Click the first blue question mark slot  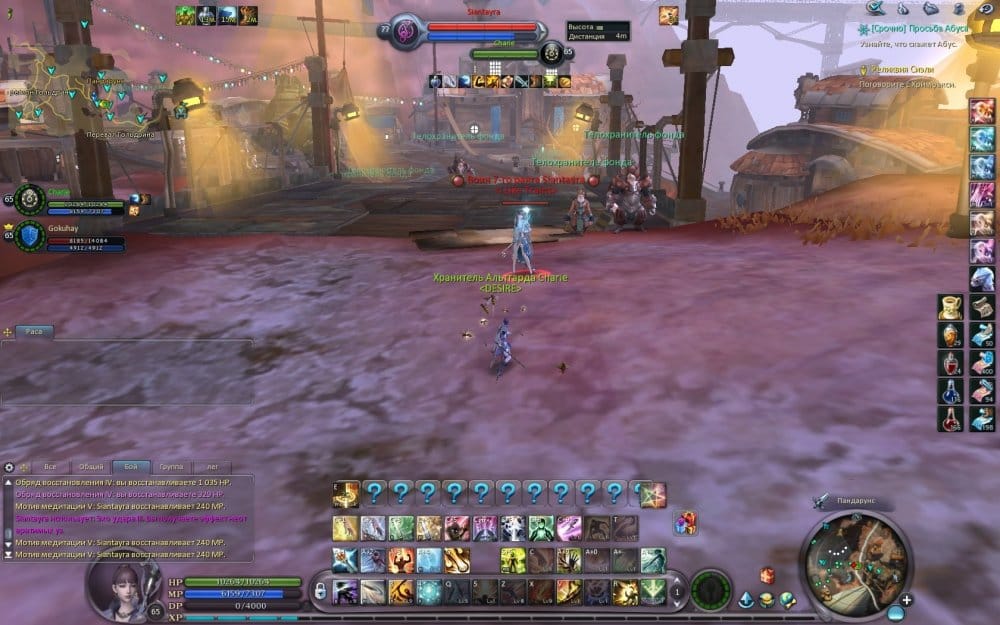coord(374,493)
